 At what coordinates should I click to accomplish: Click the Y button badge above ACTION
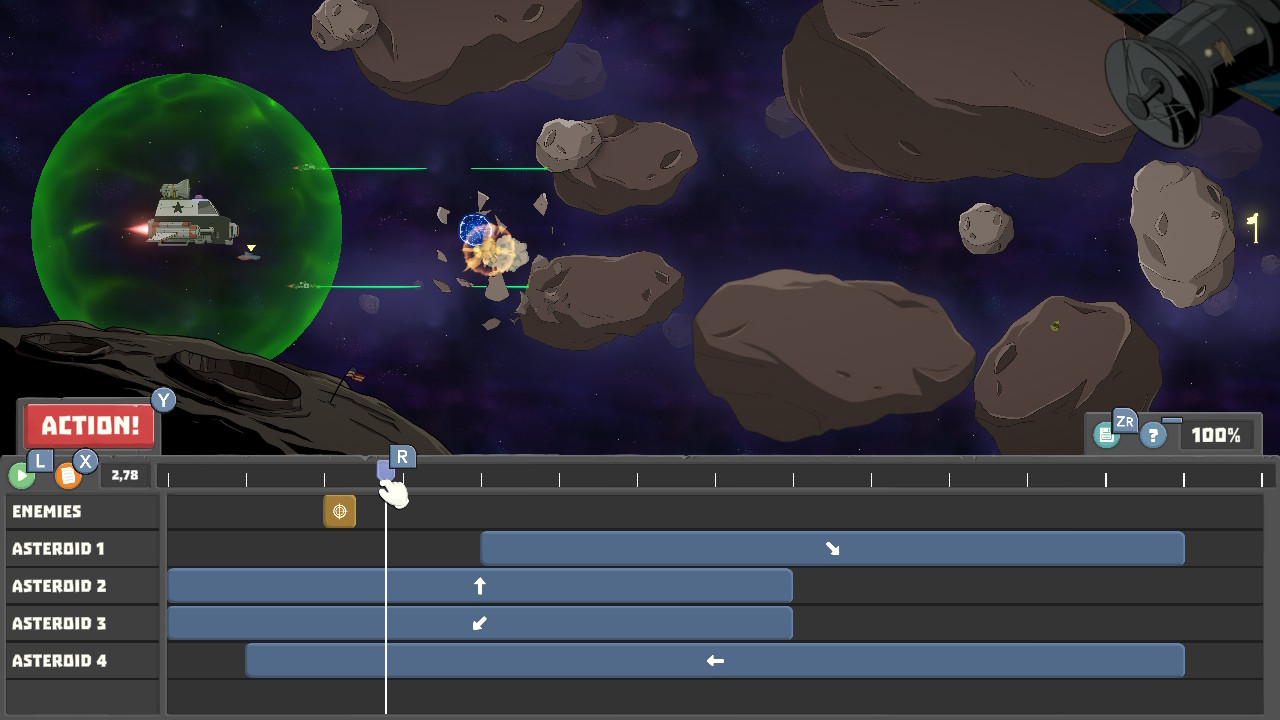pyautogui.click(x=163, y=400)
